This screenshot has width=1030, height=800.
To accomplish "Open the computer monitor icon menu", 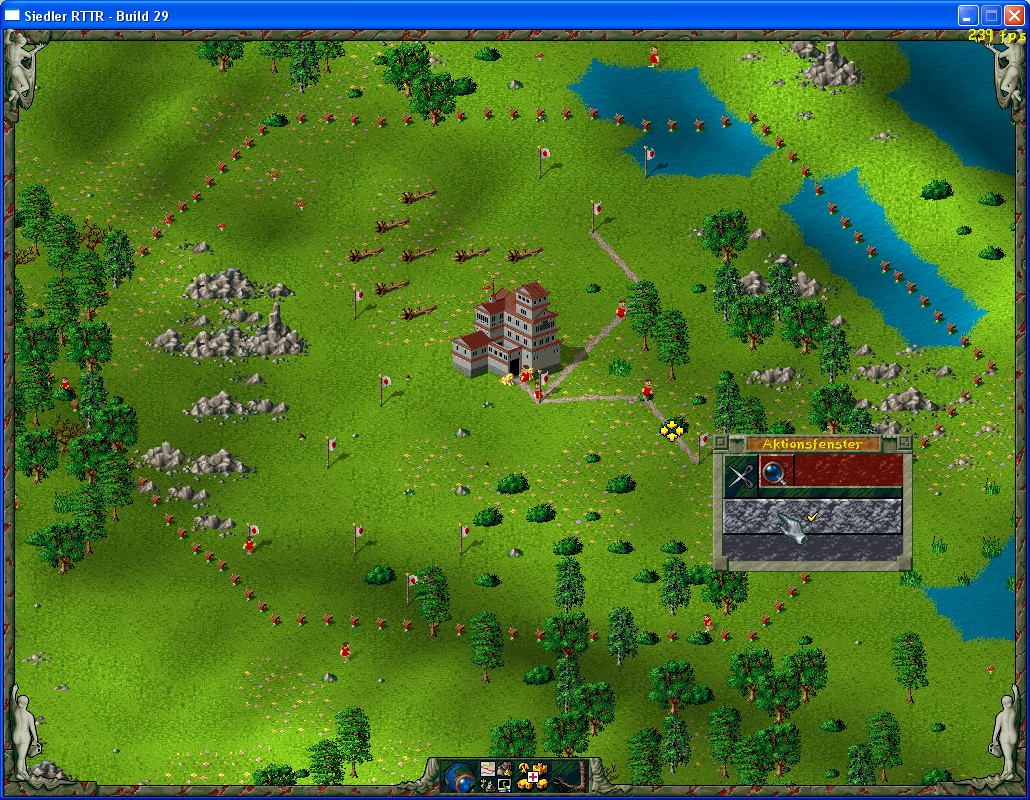I will [x=504, y=785].
